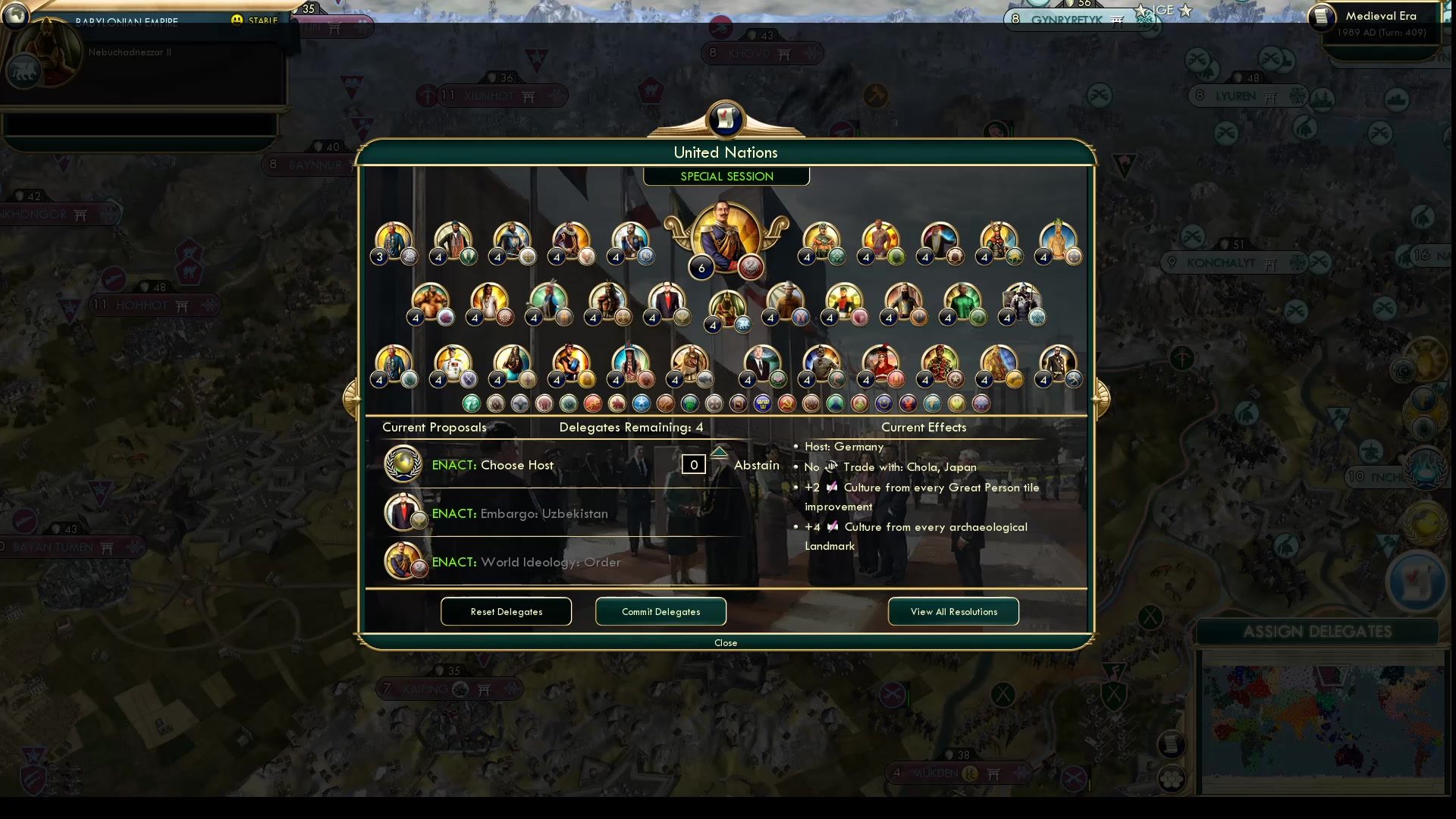Click the green up arrow to add delegates

point(719,450)
